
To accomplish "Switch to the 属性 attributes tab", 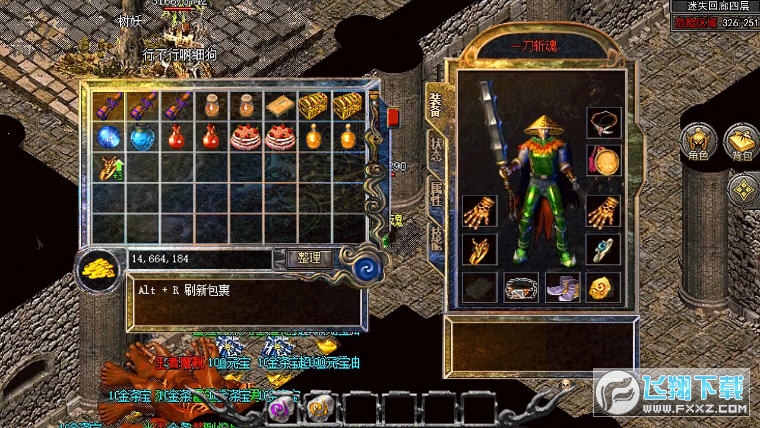I will point(437,192).
